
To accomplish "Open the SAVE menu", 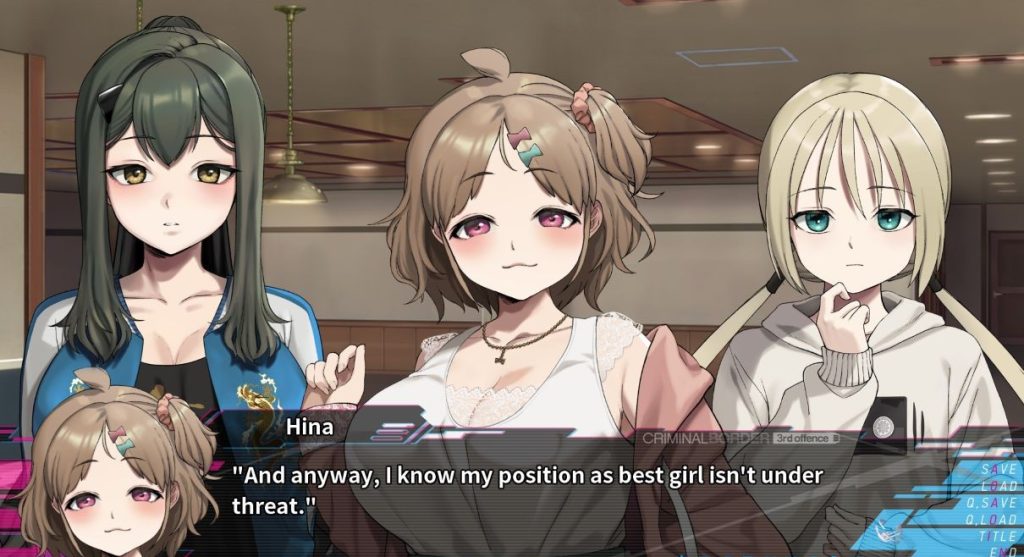I will [999, 469].
